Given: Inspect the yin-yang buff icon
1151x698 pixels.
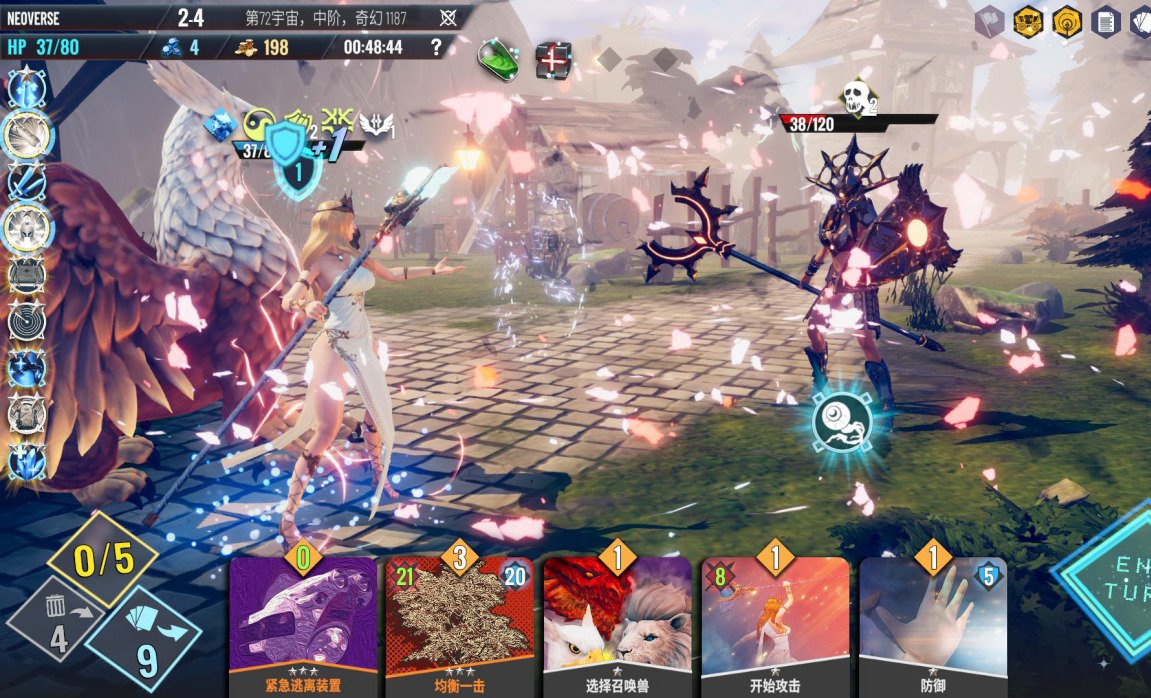Looking at the screenshot, I should click(x=259, y=123).
